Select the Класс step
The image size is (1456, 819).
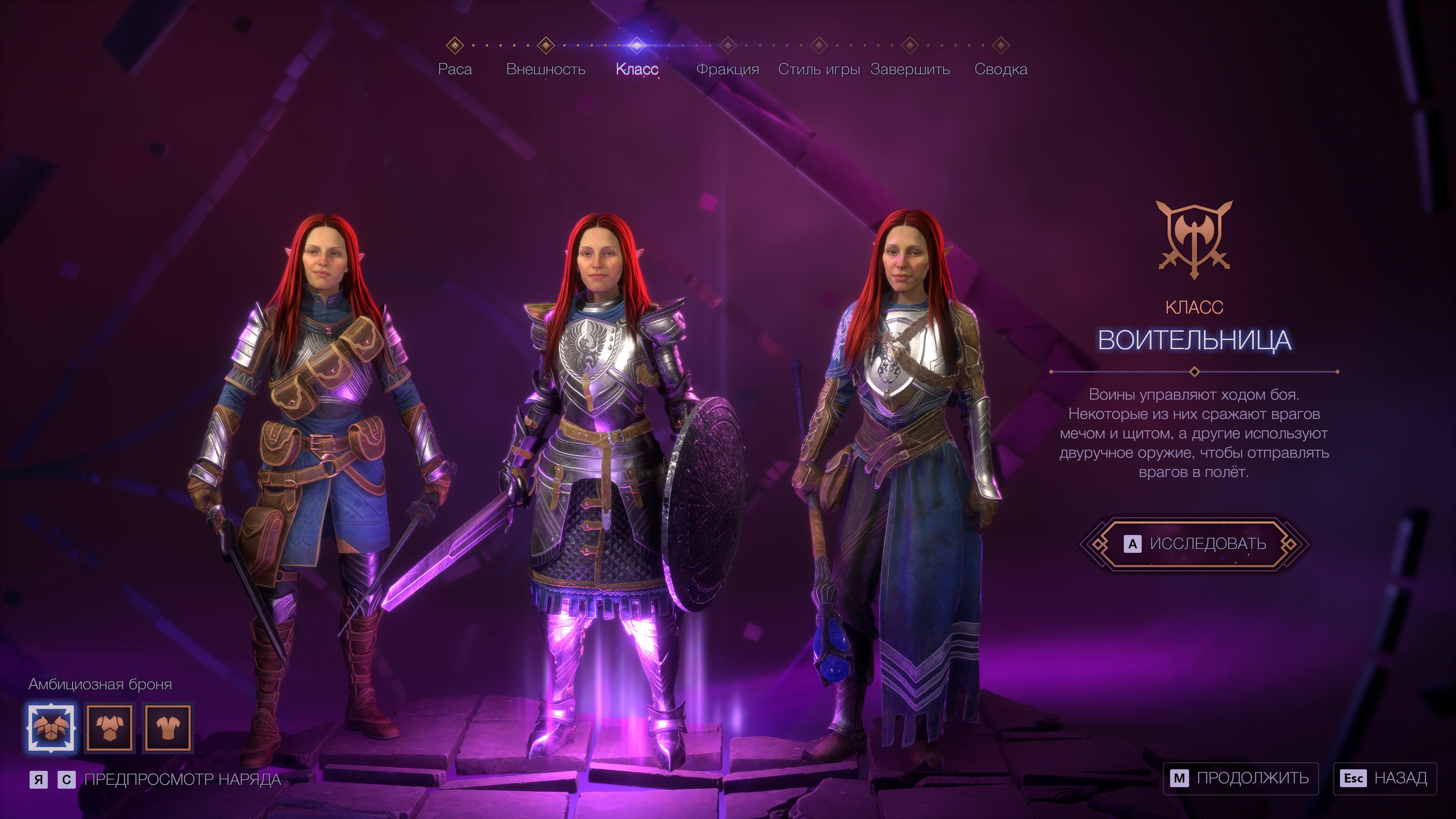637,69
